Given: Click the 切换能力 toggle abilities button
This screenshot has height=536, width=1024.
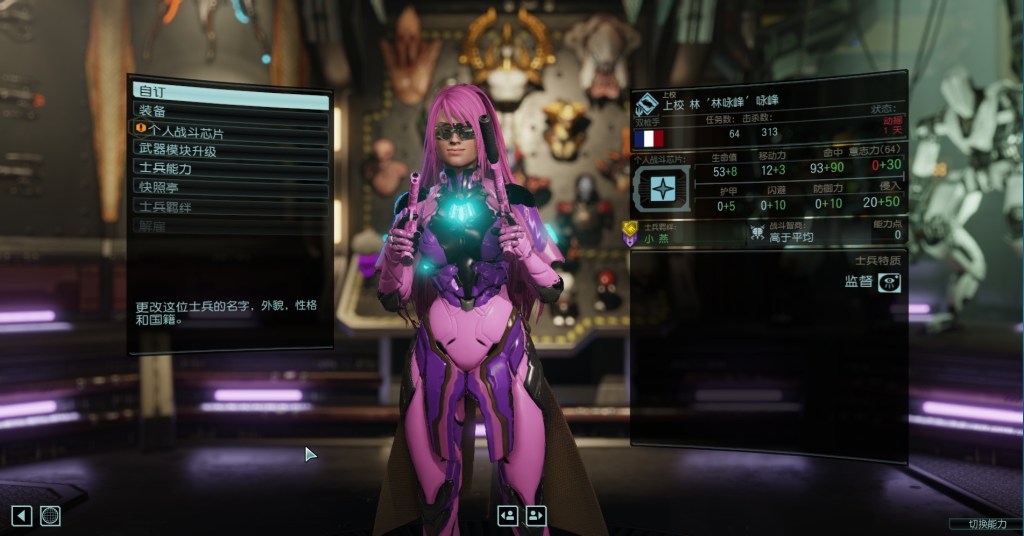Looking at the screenshot, I should point(983,523).
